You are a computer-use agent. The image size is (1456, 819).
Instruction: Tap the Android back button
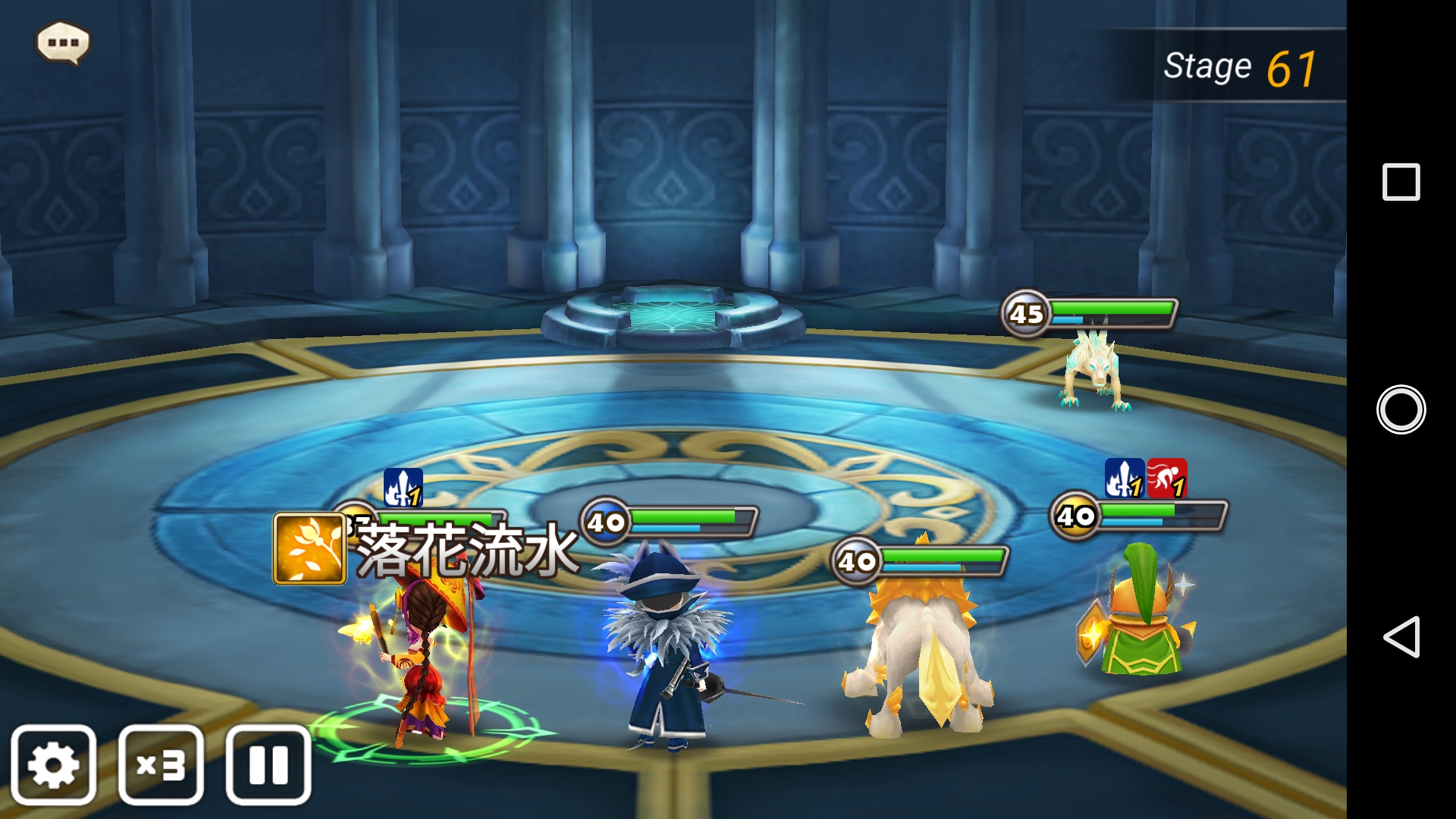click(x=1401, y=636)
